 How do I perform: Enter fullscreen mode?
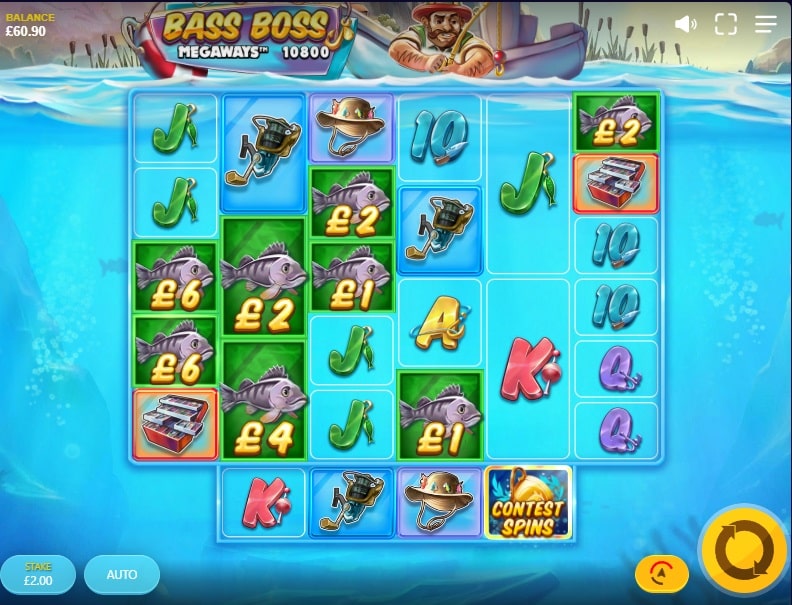click(725, 24)
